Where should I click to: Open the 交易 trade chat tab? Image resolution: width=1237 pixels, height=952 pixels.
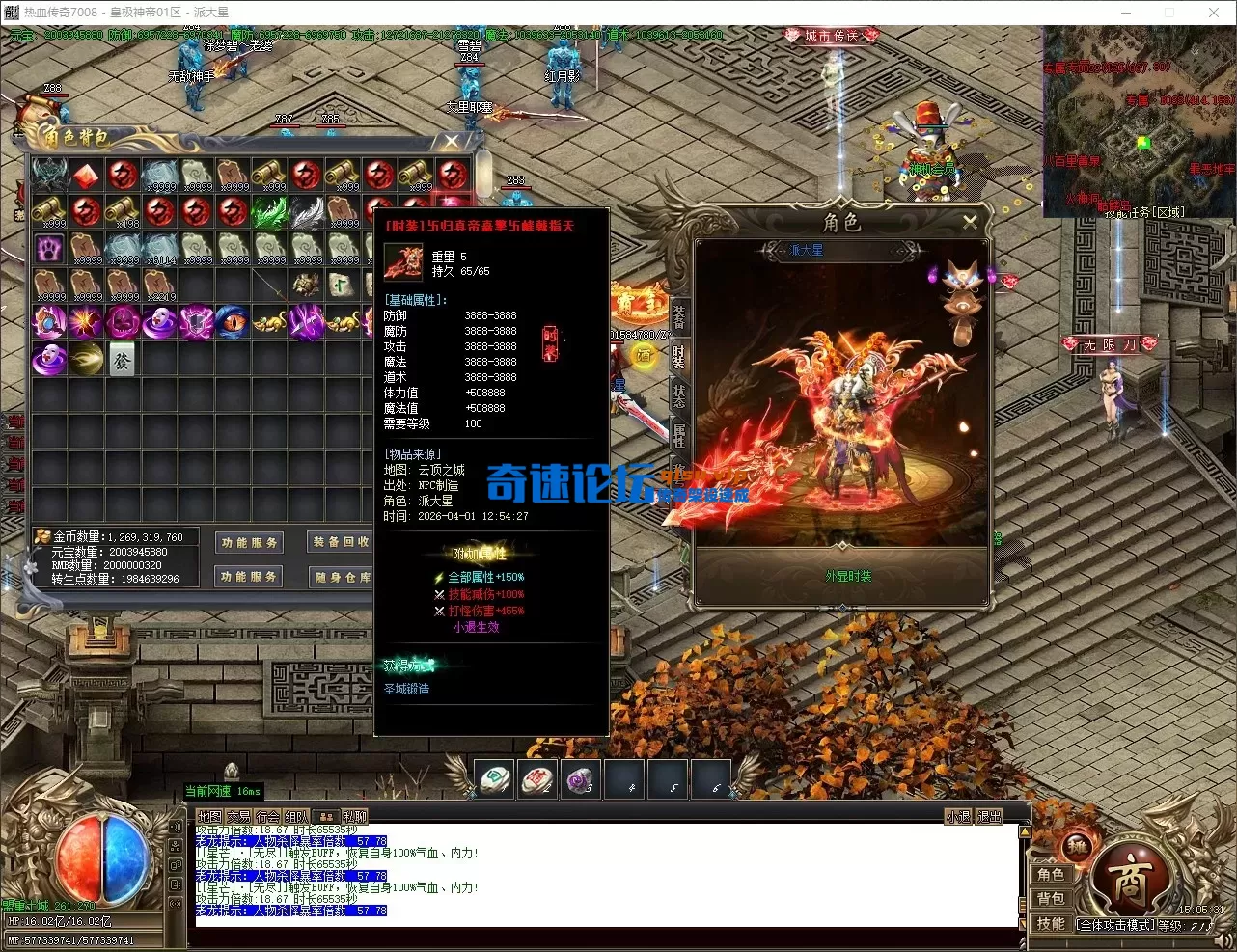click(238, 816)
